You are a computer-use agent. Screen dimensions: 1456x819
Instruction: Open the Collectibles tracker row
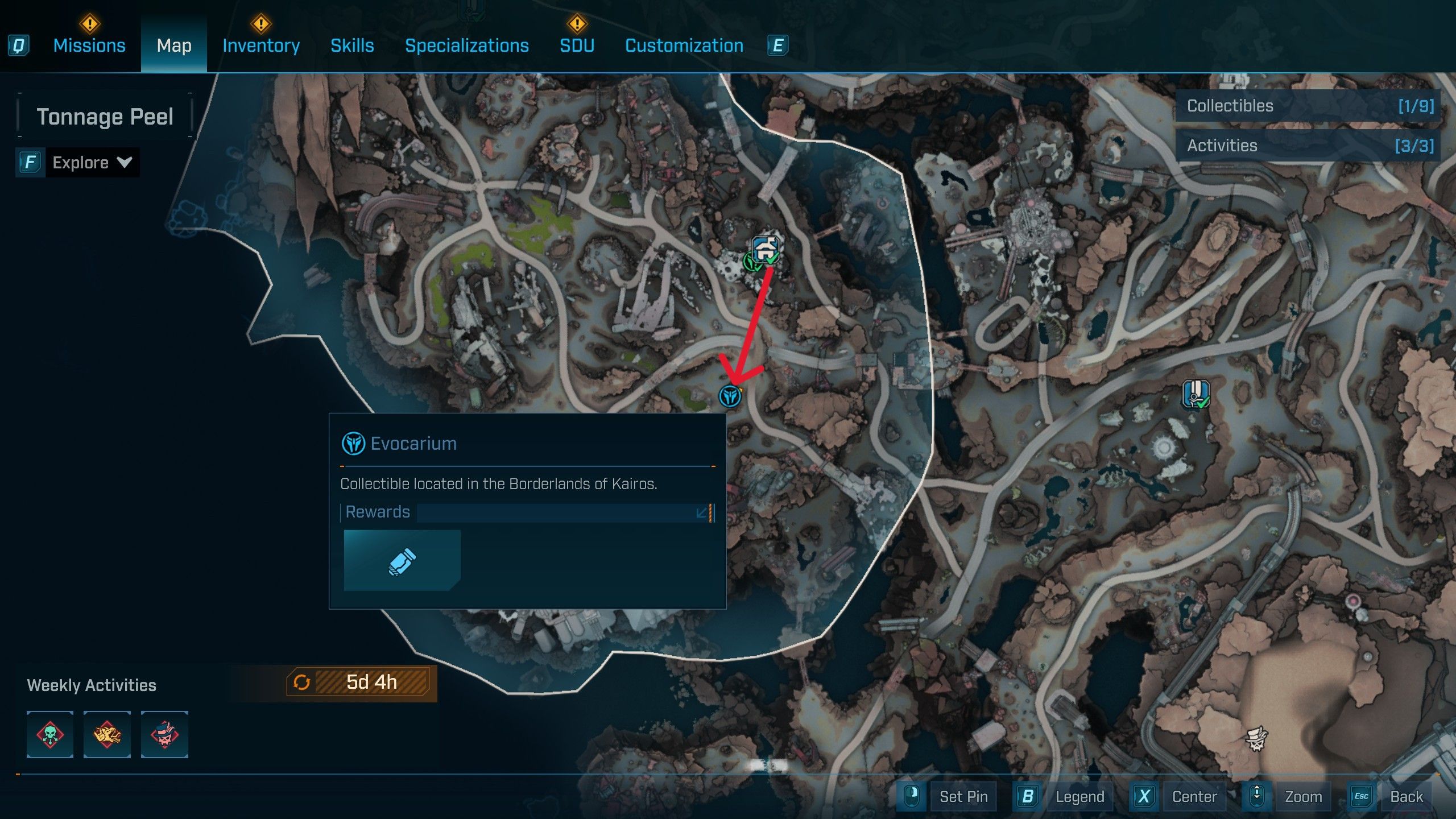click(1308, 106)
